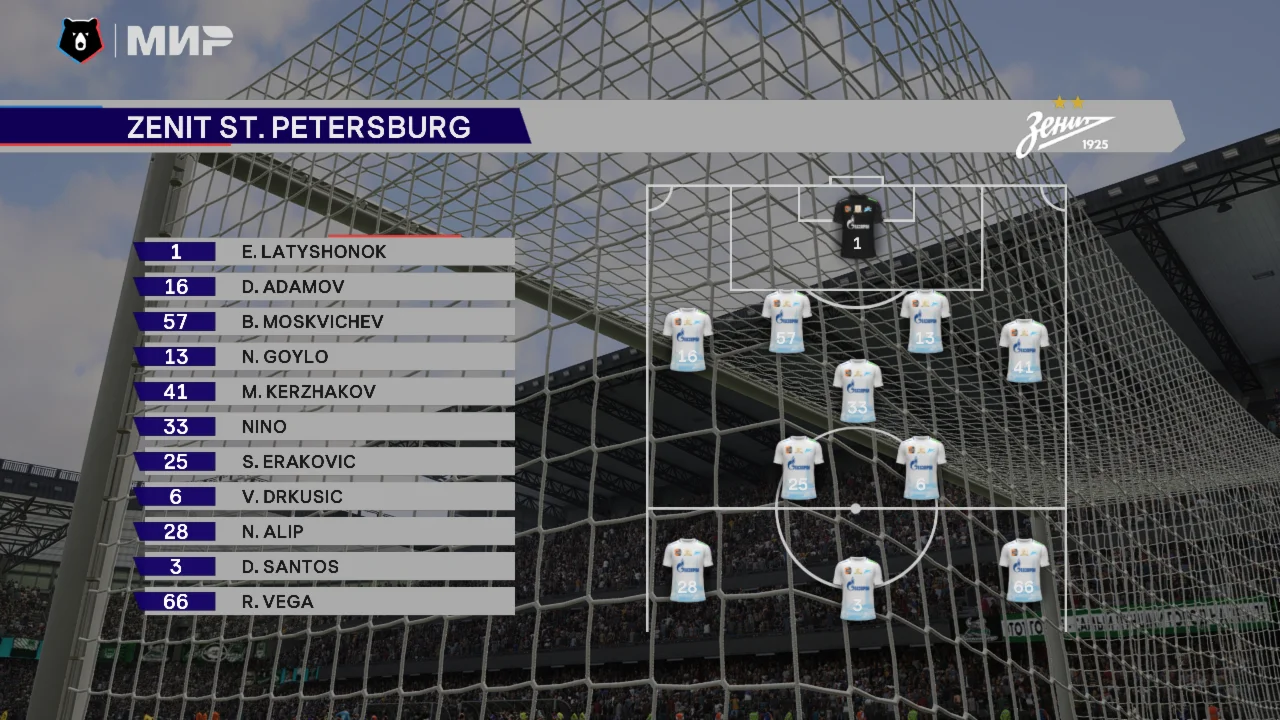Select R. Vega lineup row

(x=325, y=602)
